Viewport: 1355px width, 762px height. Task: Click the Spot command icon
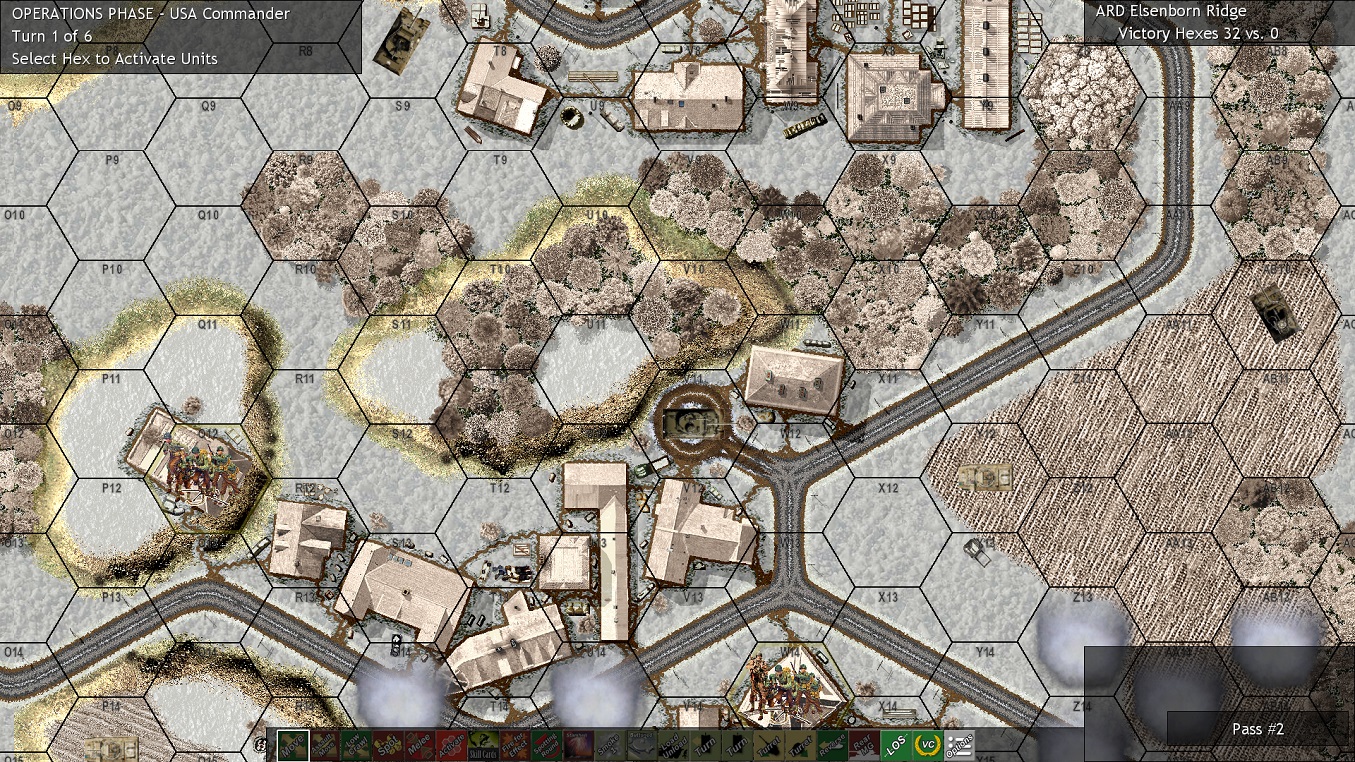point(387,745)
